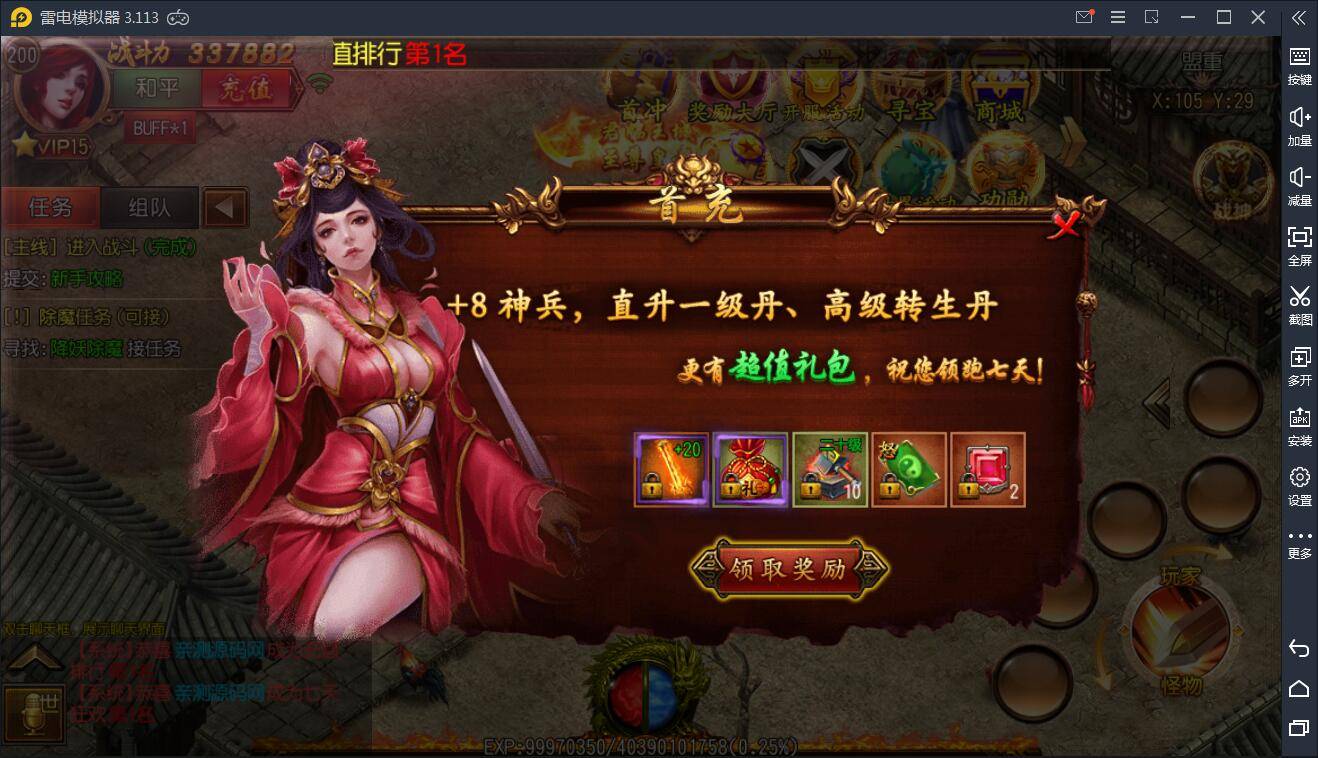Collapse the right-side skill bar arrow
Viewport: 1318px width, 758px height.
click(1155, 401)
